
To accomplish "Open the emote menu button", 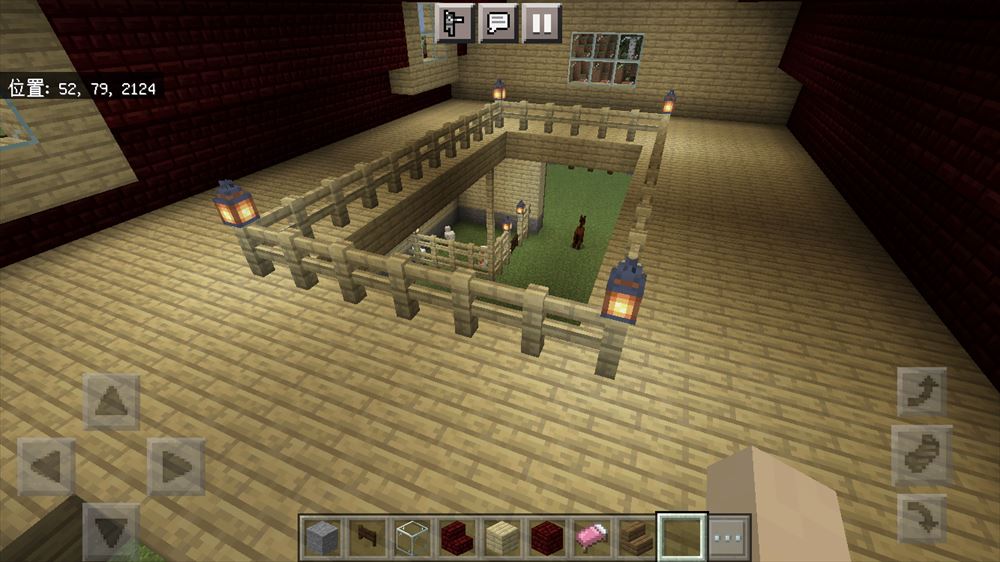I will (454, 22).
